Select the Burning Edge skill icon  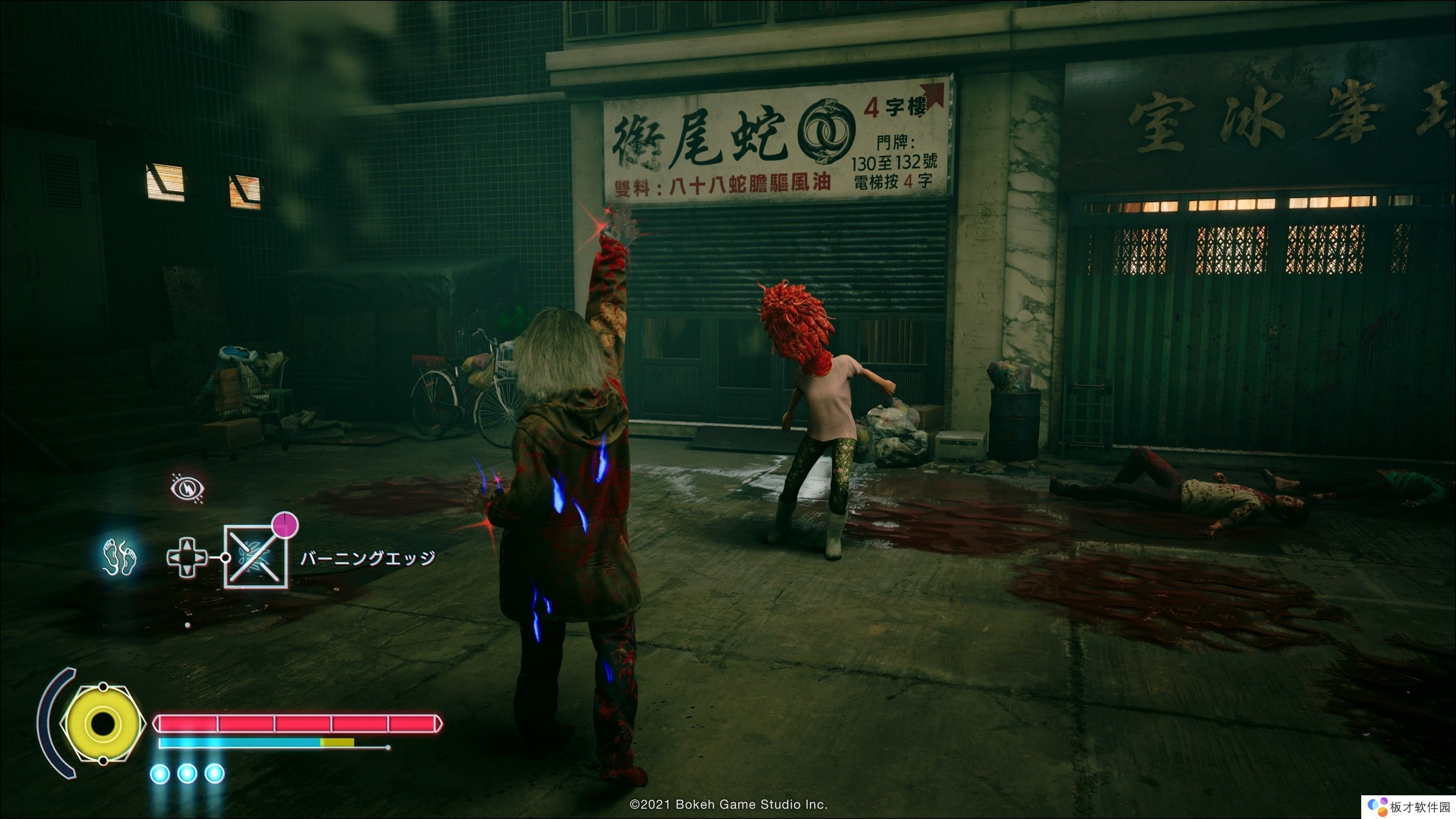pos(256,557)
